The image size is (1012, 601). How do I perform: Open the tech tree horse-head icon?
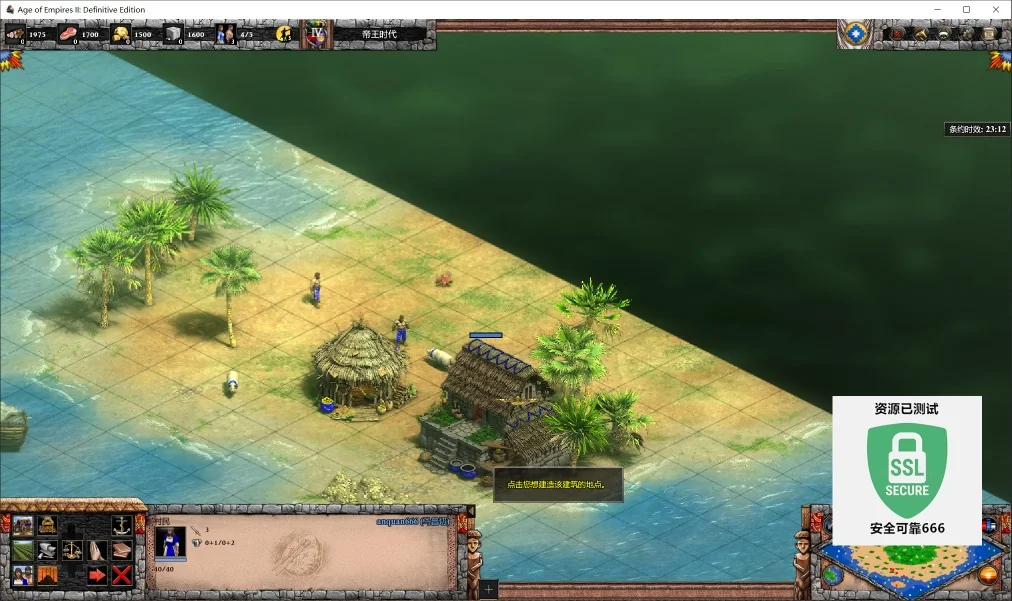point(921,34)
